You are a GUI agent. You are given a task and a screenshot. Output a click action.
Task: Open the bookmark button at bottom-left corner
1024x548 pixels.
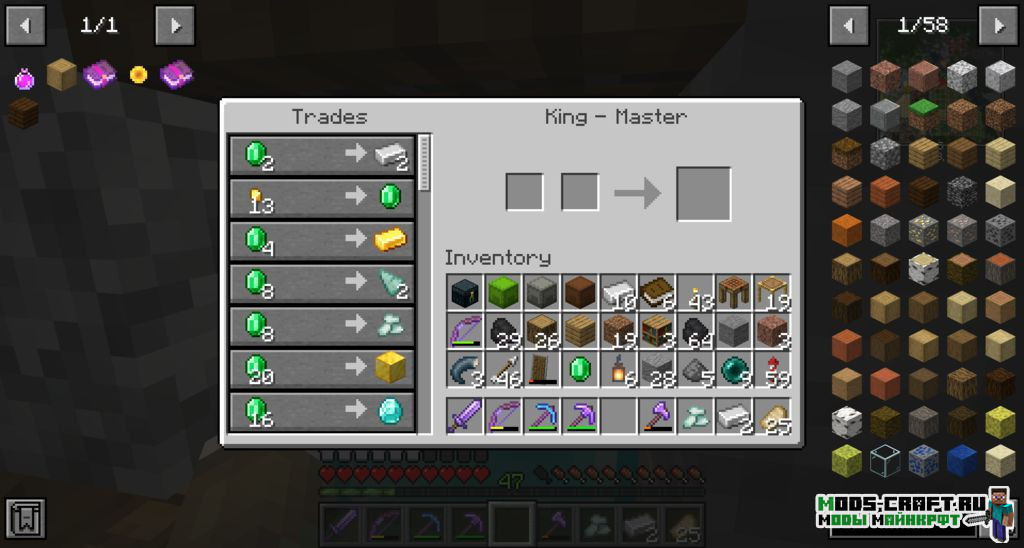click(25, 517)
